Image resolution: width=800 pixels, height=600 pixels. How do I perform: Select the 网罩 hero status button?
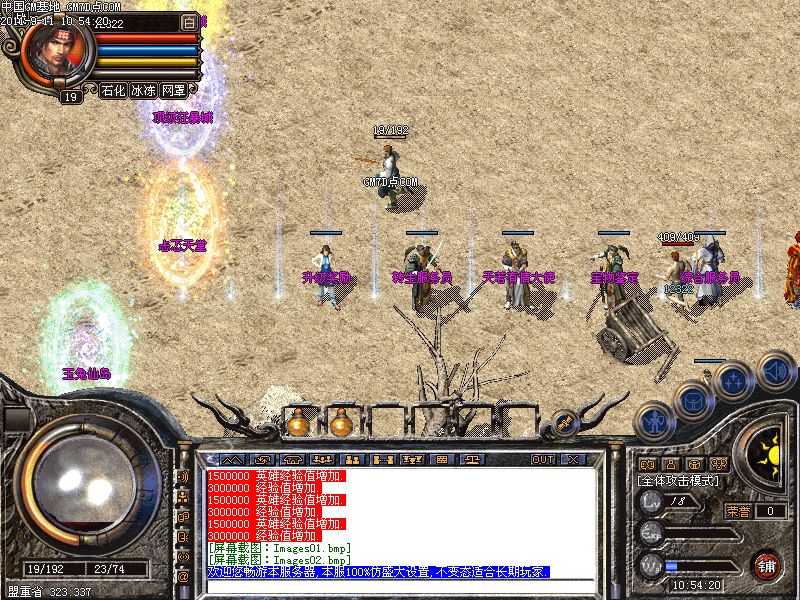click(x=174, y=90)
